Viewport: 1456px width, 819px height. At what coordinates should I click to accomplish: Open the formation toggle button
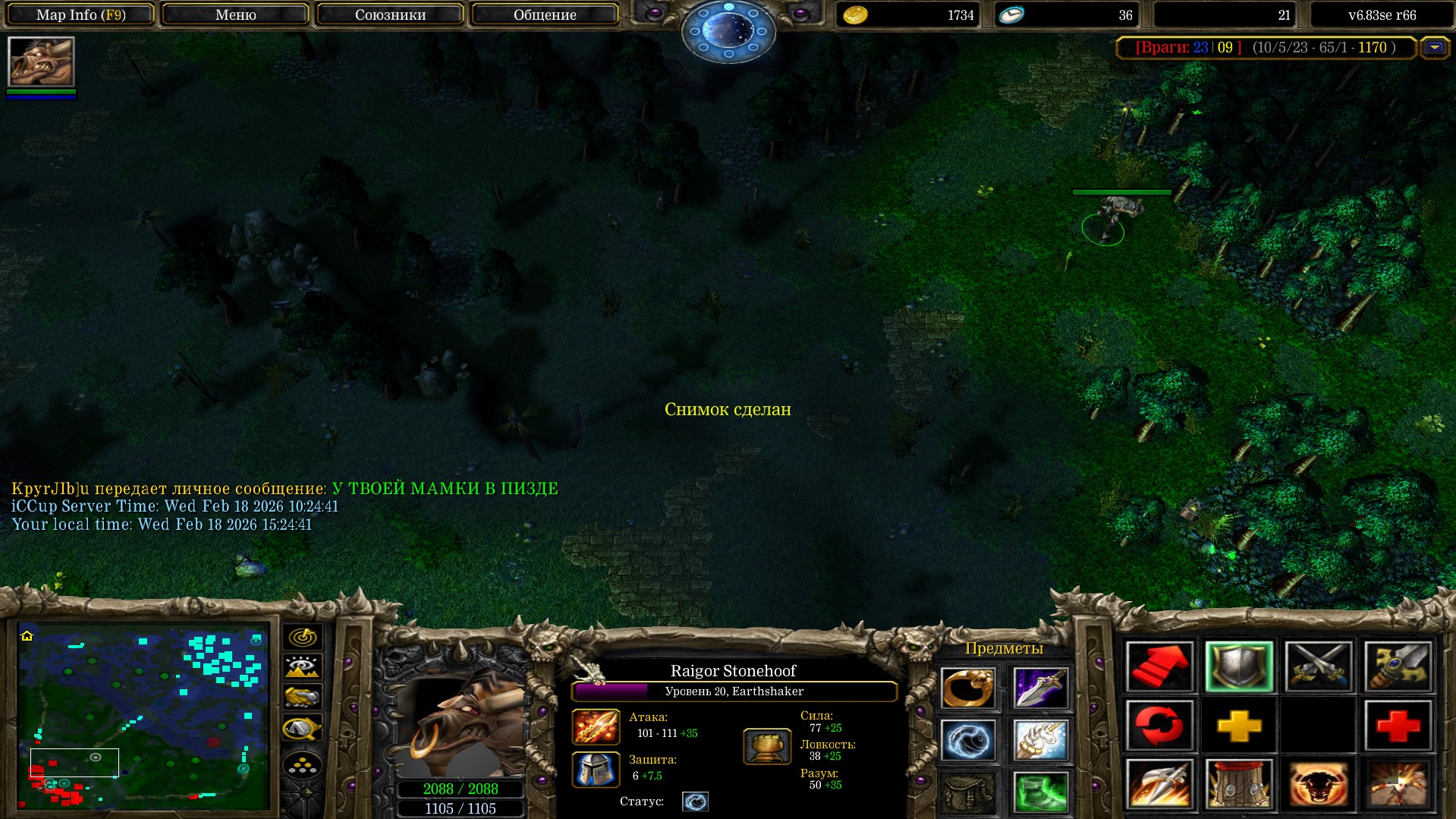point(302,765)
